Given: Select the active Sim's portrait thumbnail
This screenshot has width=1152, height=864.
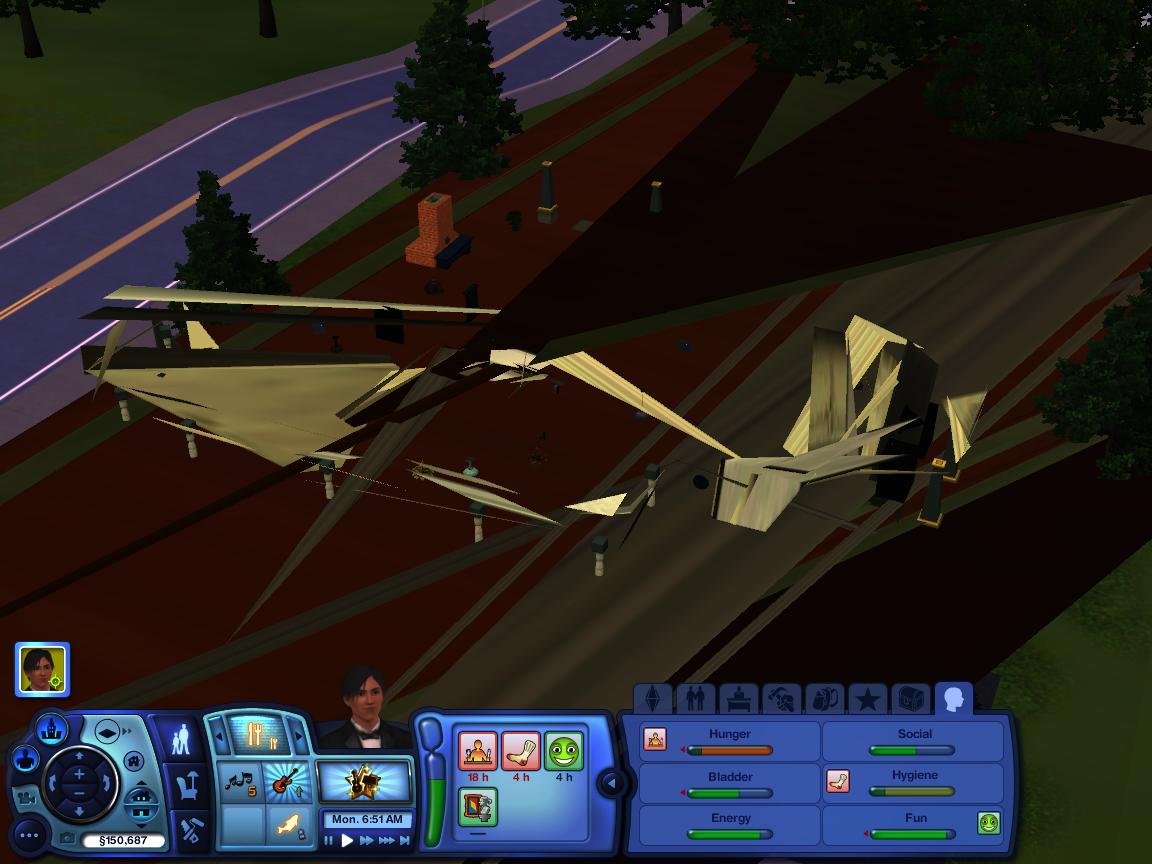Looking at the screenshot, I should coord(42,669).
